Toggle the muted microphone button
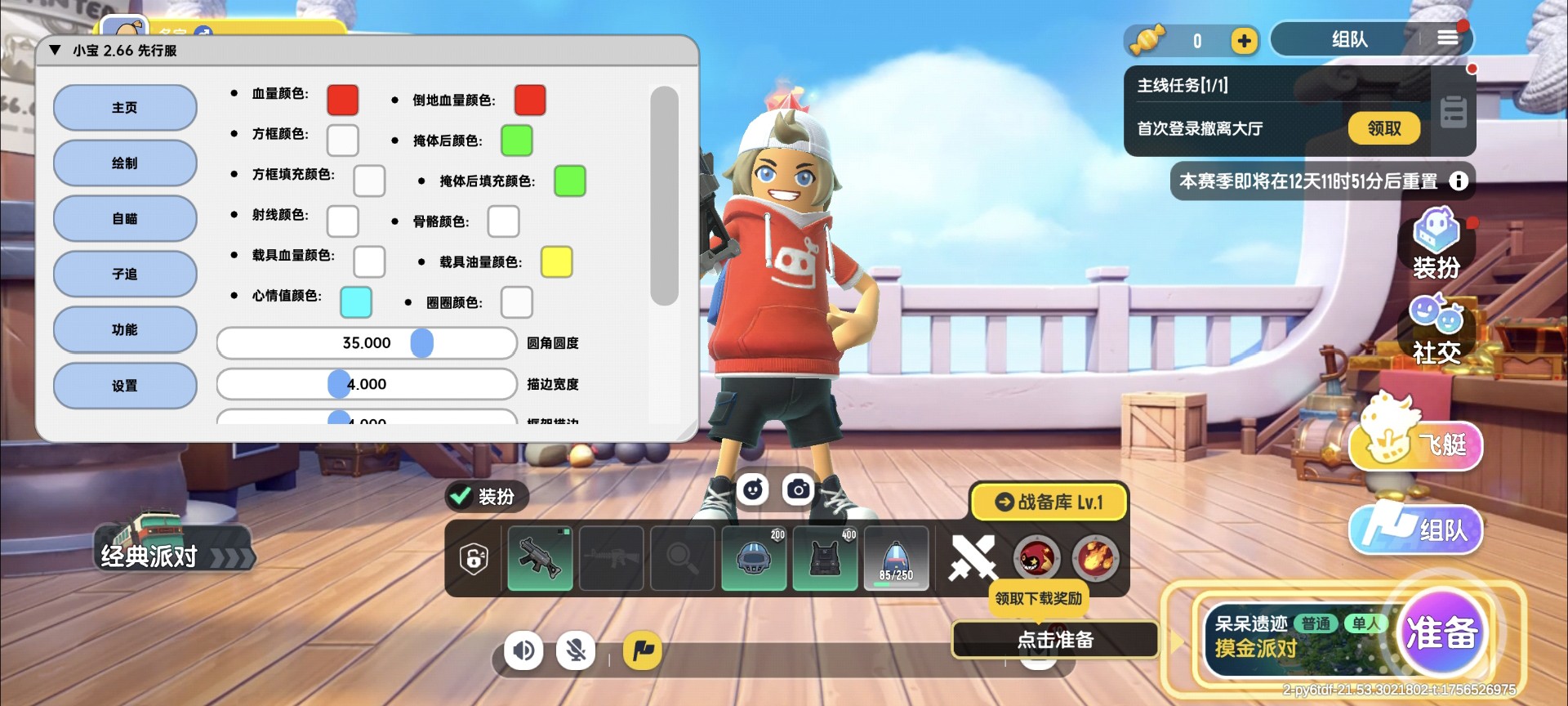This screenshot has width=1568, height=706. click(576, 650)
